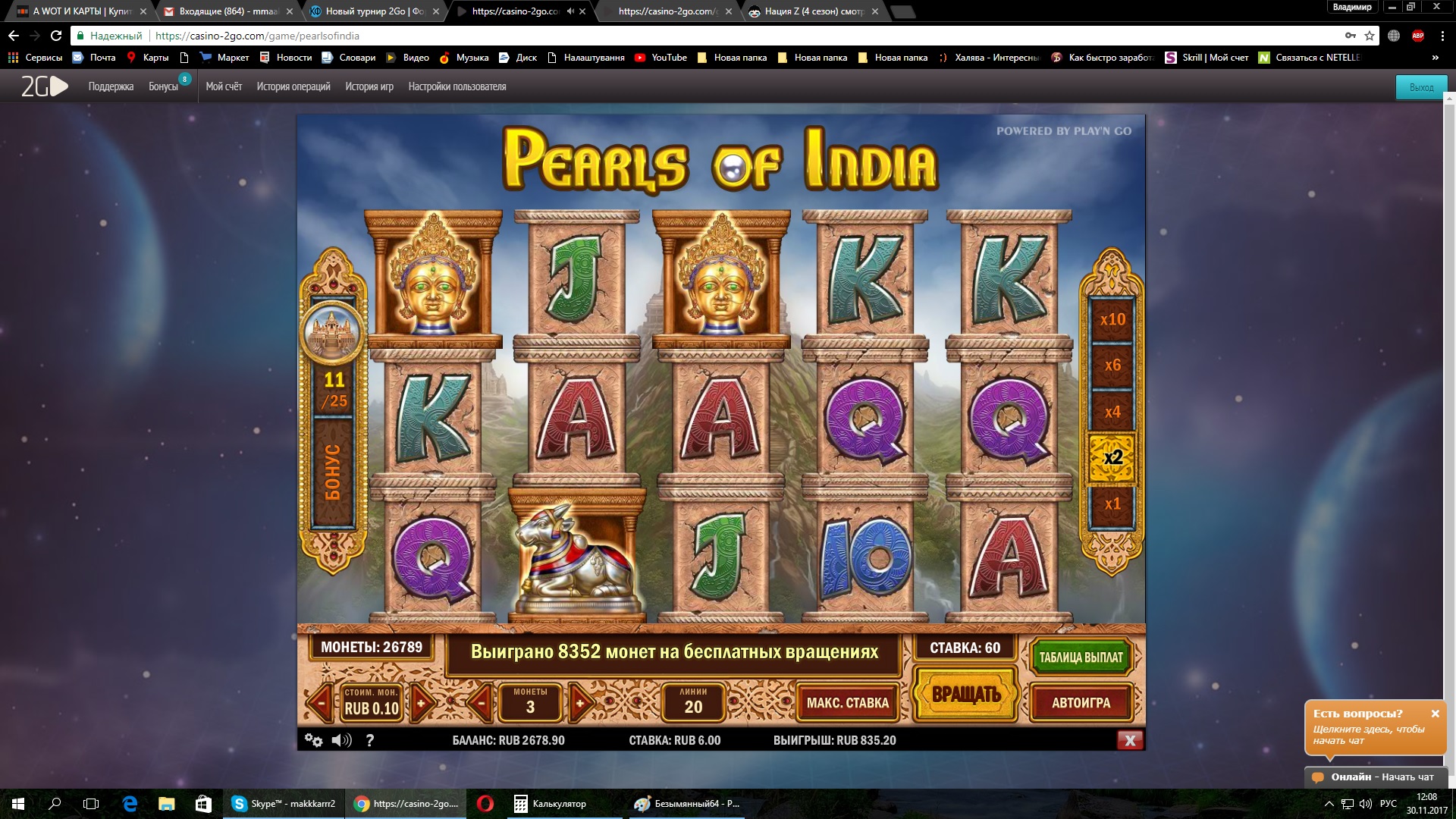Increase coins per line
Viewport: 1456px width, 819px height.
[580, 702]
